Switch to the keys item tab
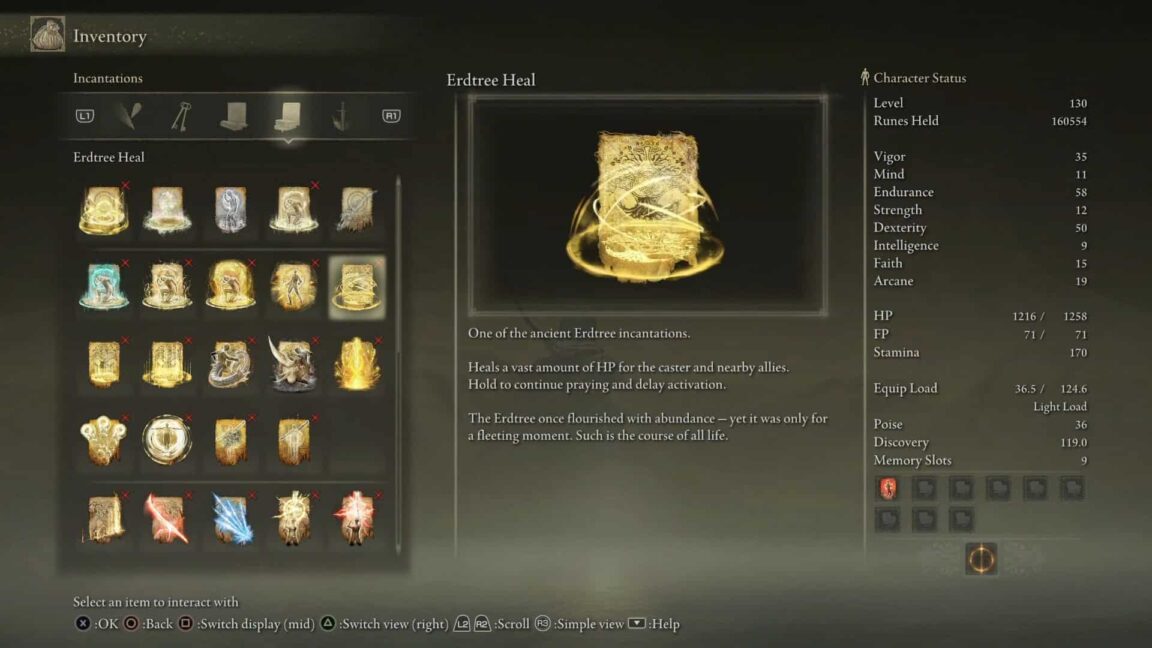This screenshot has width=1152, height=648. pos(180,116)
